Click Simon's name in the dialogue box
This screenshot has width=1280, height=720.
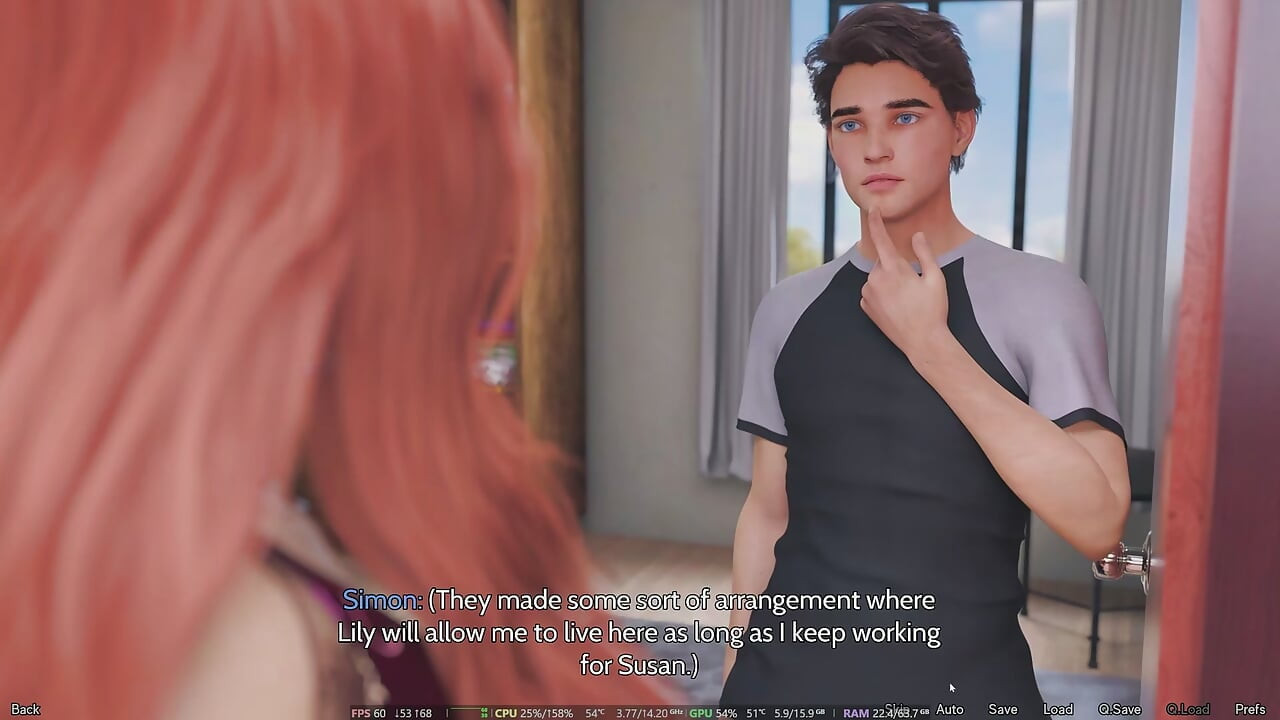point(381,600)
